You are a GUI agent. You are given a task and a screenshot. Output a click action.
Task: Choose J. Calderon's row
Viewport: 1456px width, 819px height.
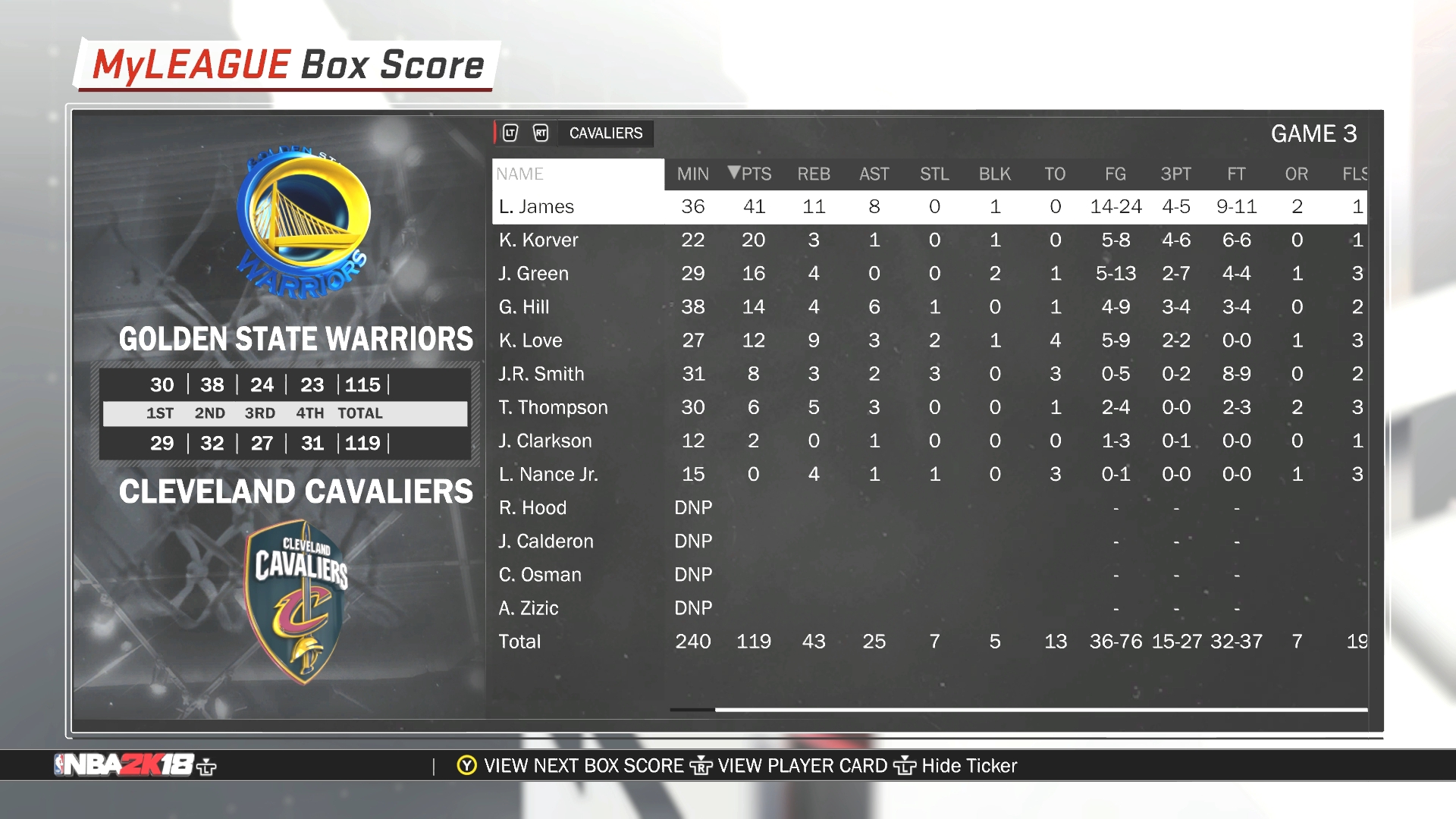click(546, 541)
